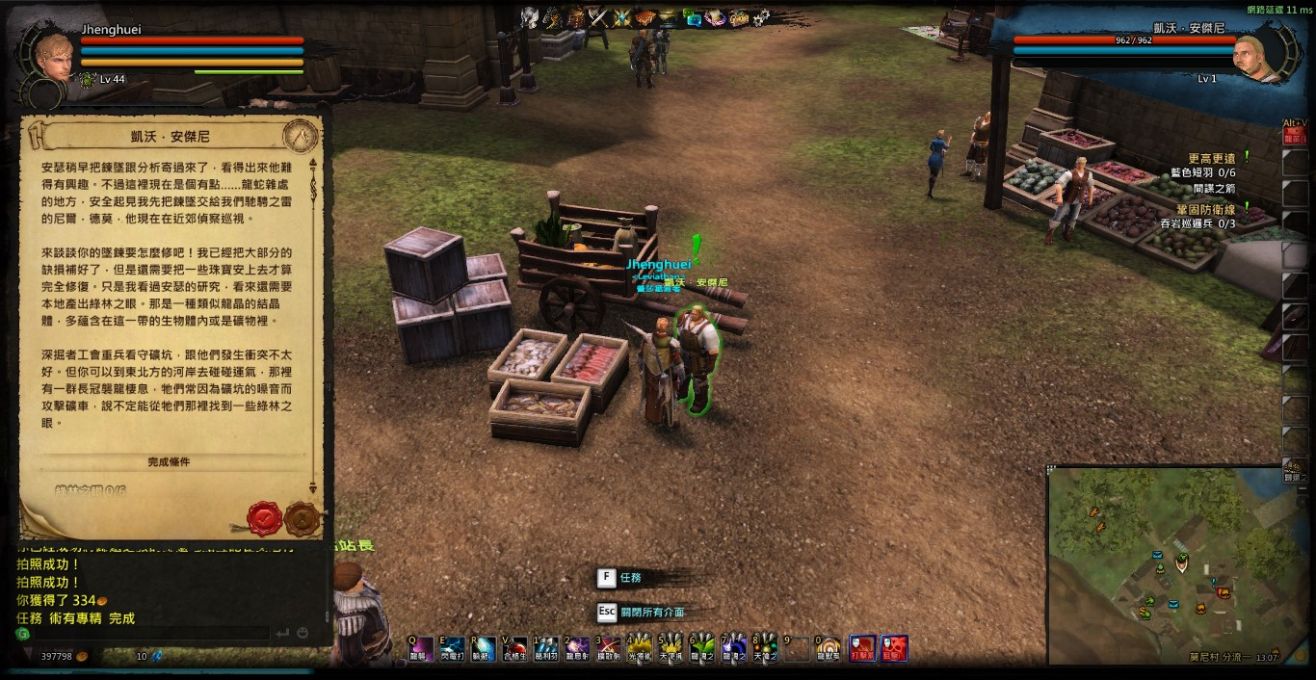Open the chat emoji picker

301,634
